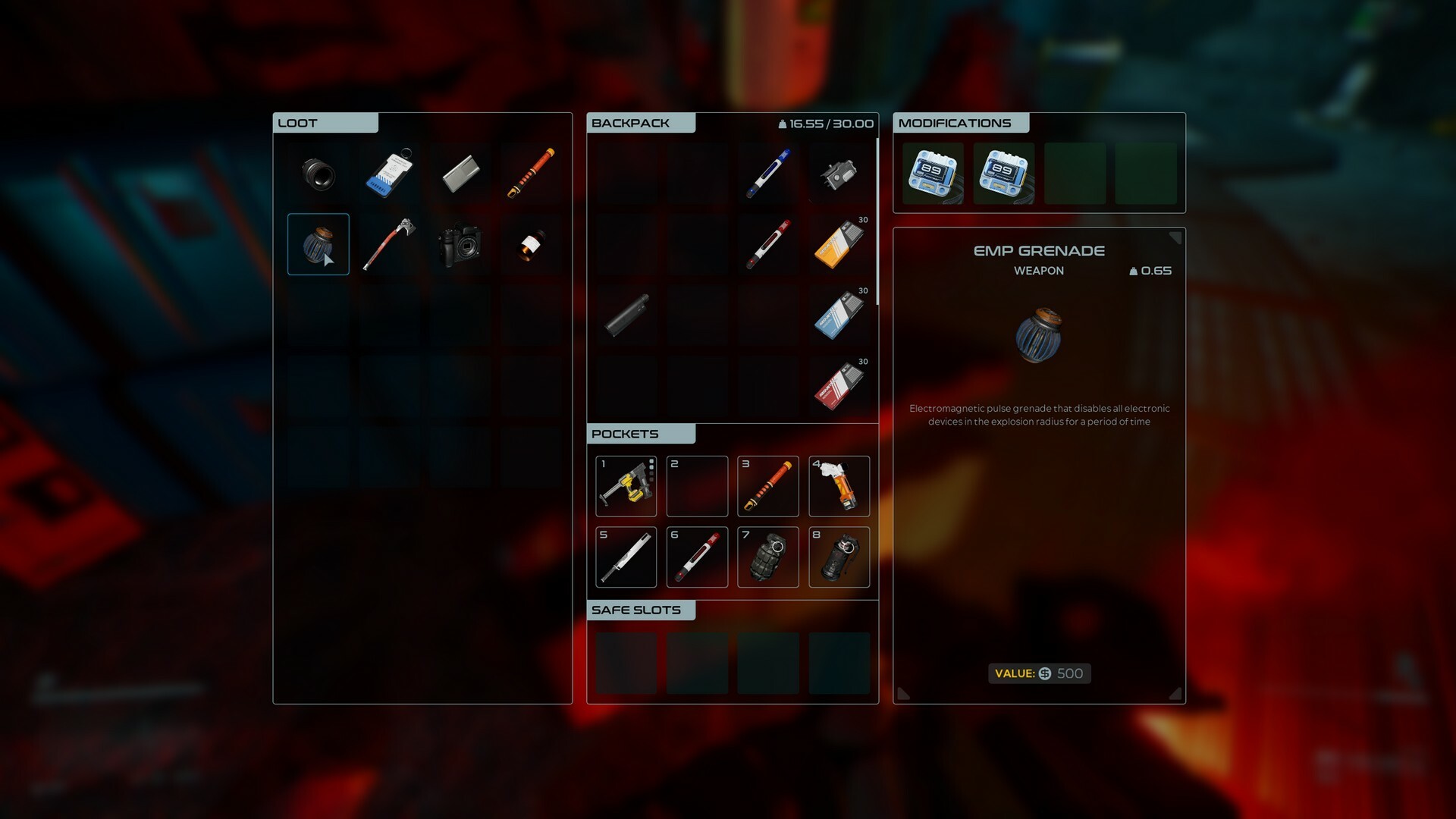This screenshot has height=819, width=1456.
Task: Select the orange flare stick in loot
Action: point(531,173)
